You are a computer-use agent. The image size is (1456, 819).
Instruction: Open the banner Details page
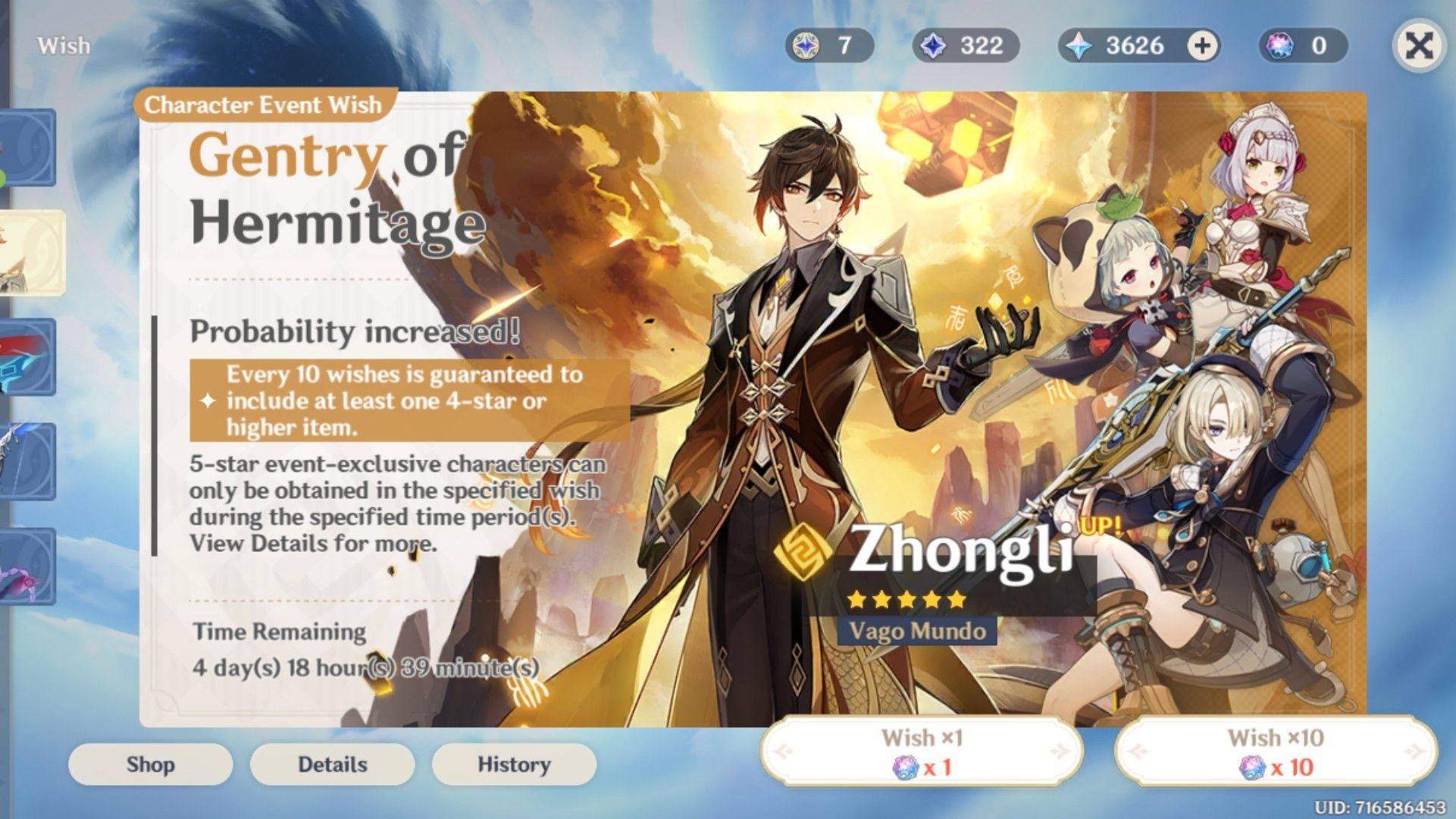(331, 764)
